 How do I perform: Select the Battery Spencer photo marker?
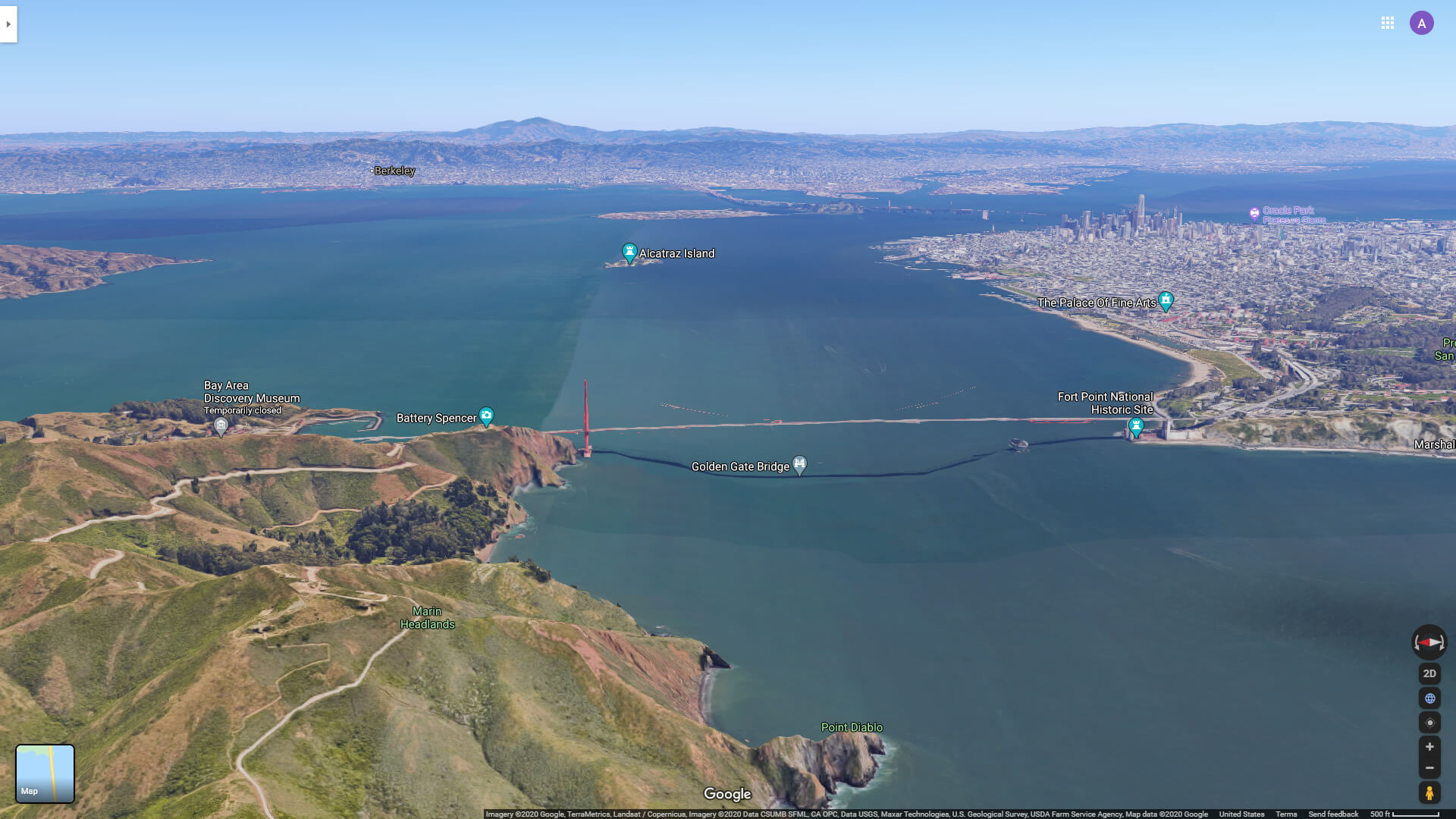(486, 416)
